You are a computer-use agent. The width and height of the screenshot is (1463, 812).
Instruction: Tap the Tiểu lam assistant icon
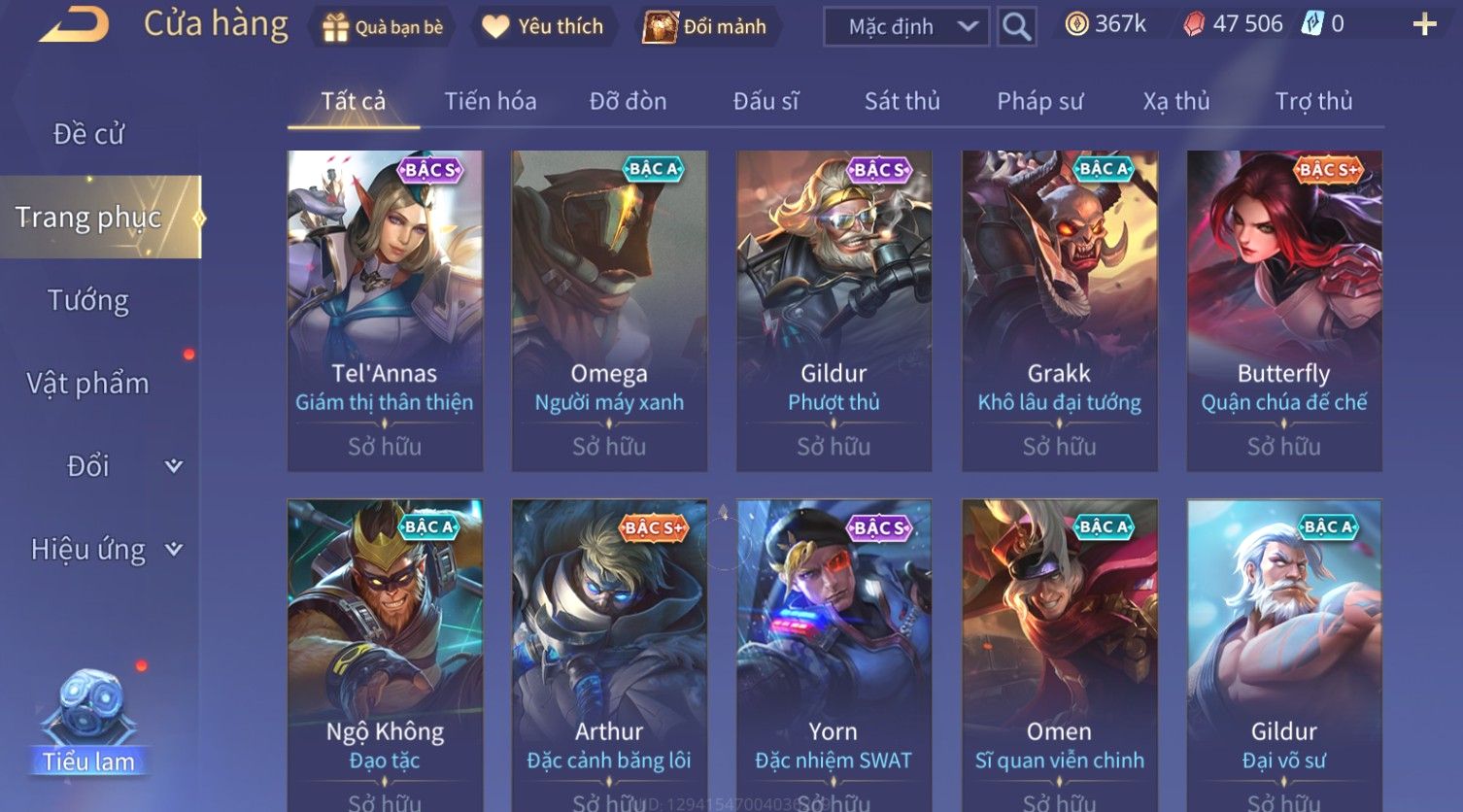coord(88,721)
